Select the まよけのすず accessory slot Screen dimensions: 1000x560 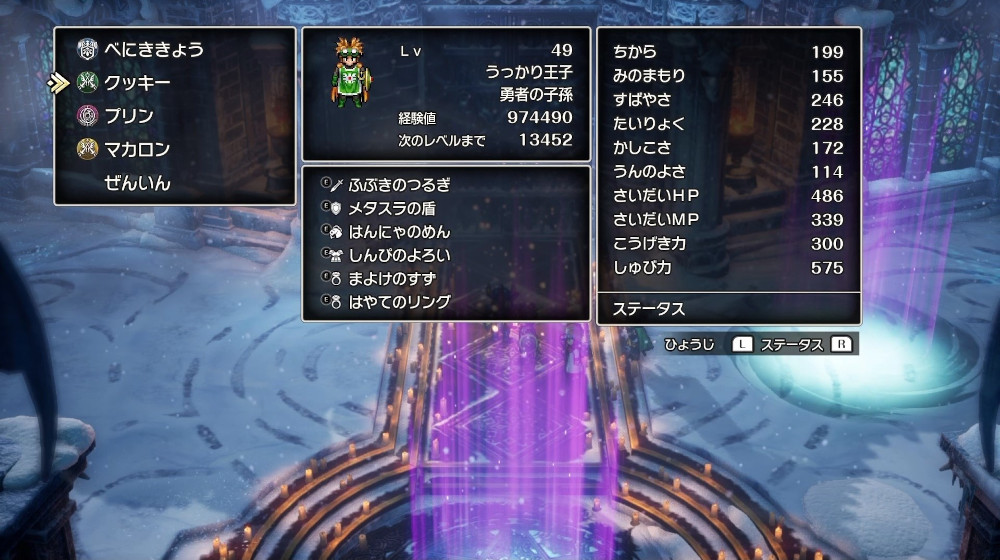[x=392, y=278]
